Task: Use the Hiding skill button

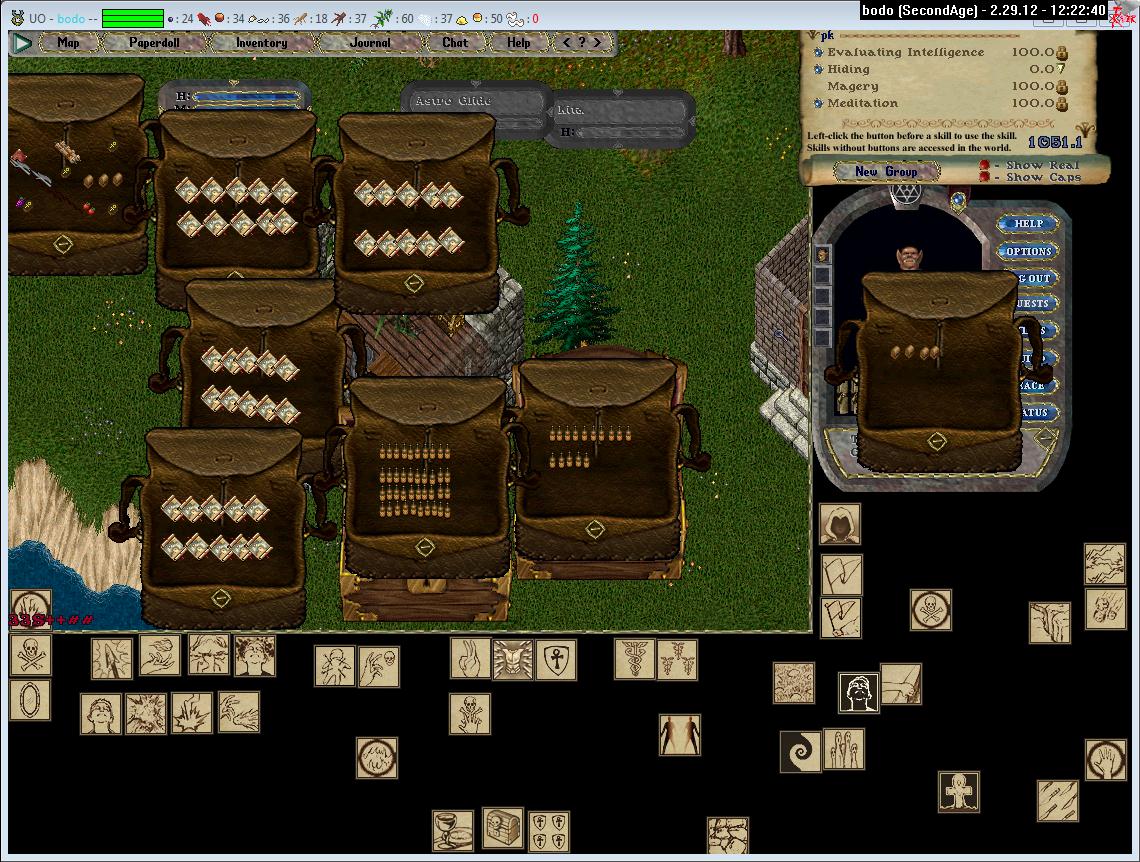Action: (819, 70)
